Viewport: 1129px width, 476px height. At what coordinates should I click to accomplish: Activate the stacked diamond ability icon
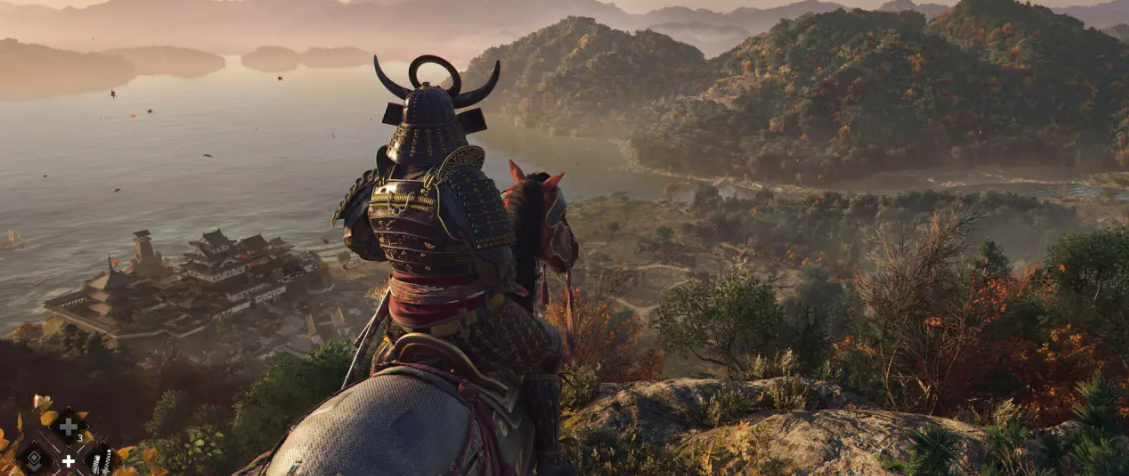[33, 460]
